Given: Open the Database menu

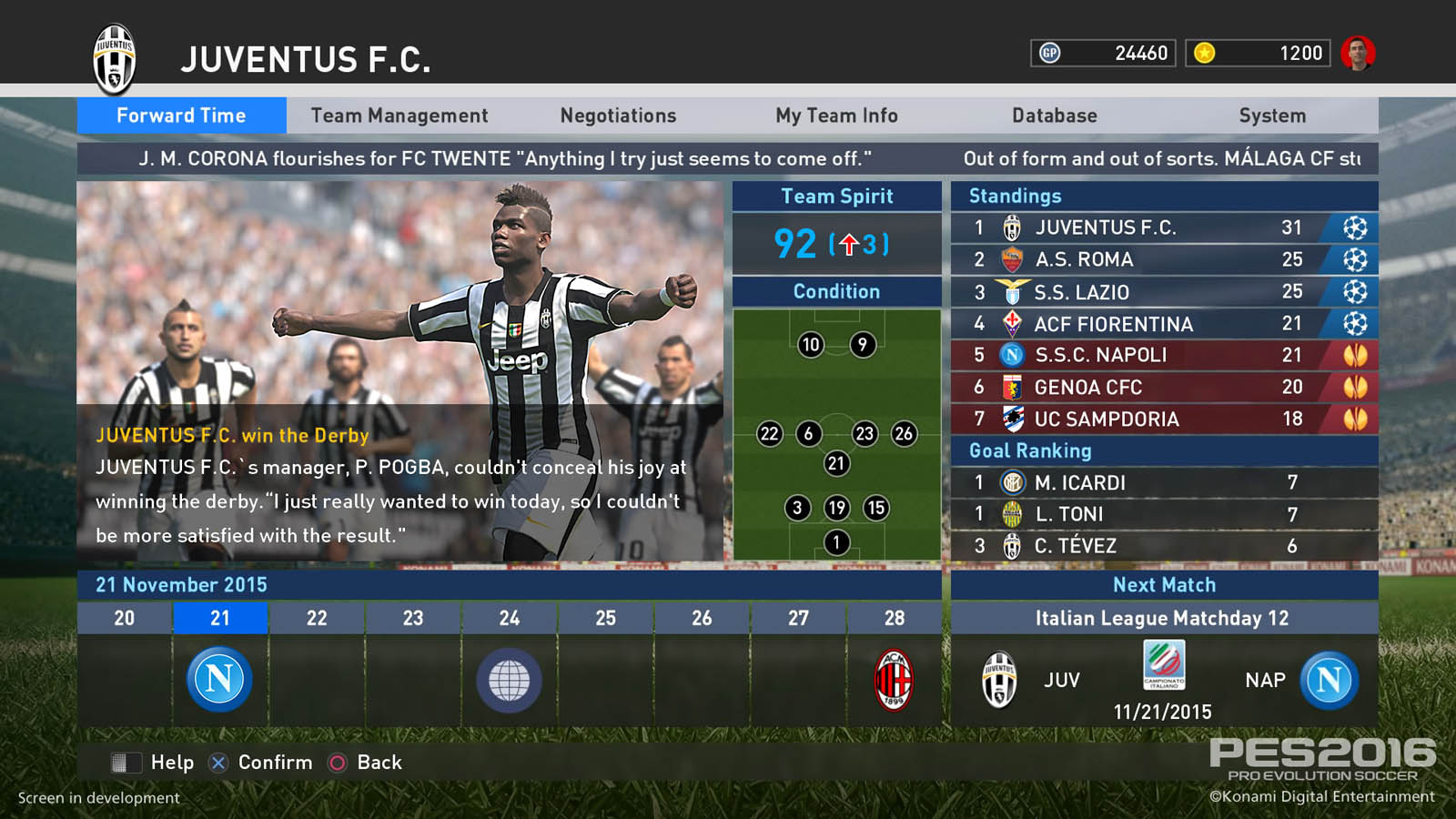Looking at the screenshot, I should [x=1054, y=115].
